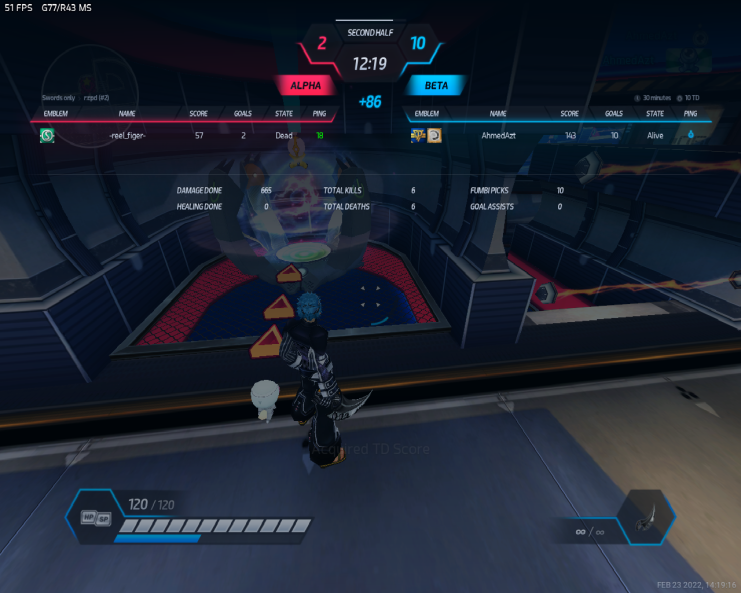
Task: Choose the ALPHA team banner
Action: 306,86
